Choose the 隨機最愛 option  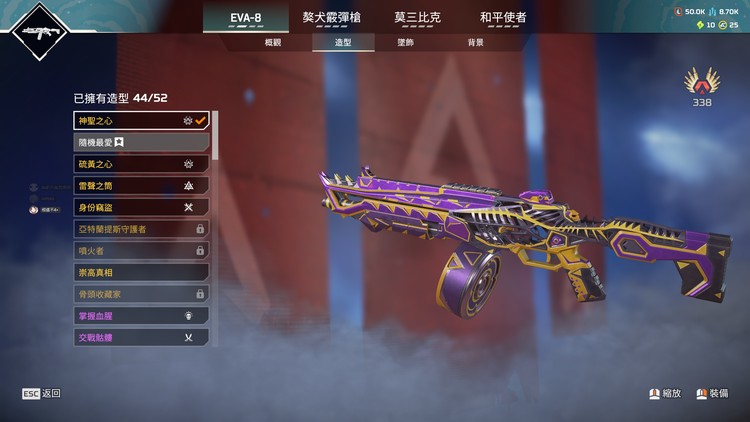click(x=141, y=142)
